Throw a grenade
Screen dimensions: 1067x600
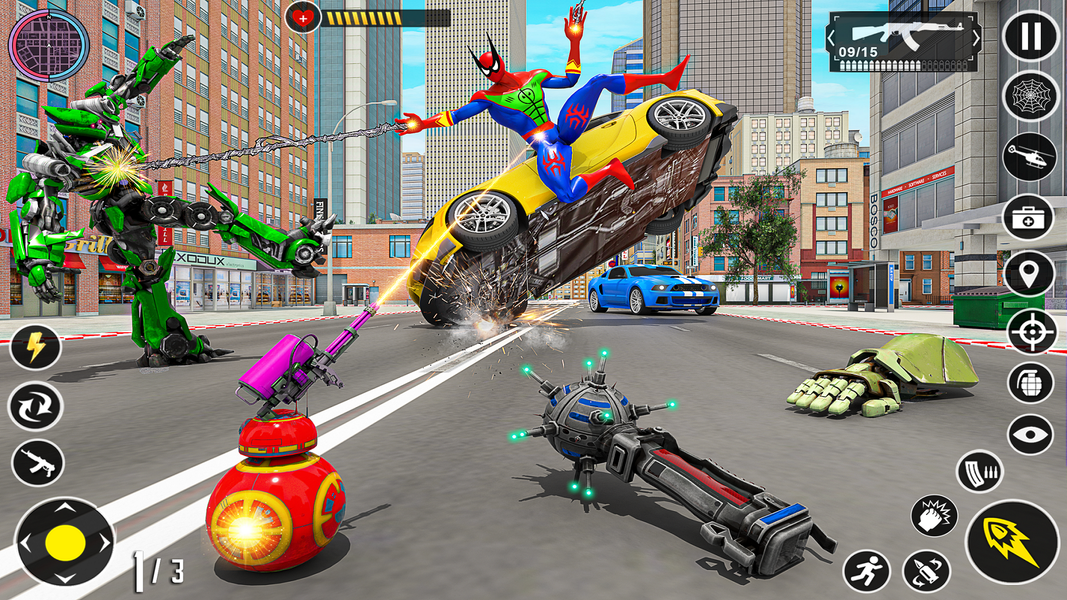[x=1030, y=382]
